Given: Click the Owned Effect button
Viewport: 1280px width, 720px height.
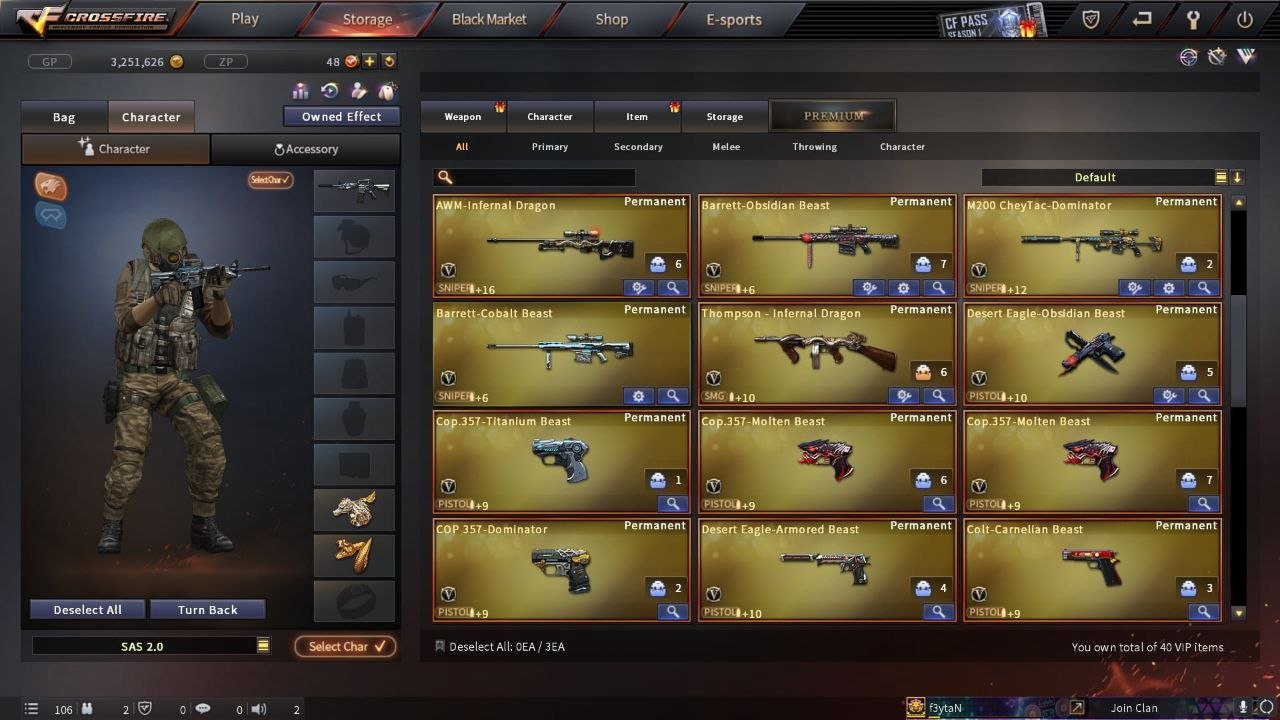Looking at the screenshot, I should (x=341, y=117).
